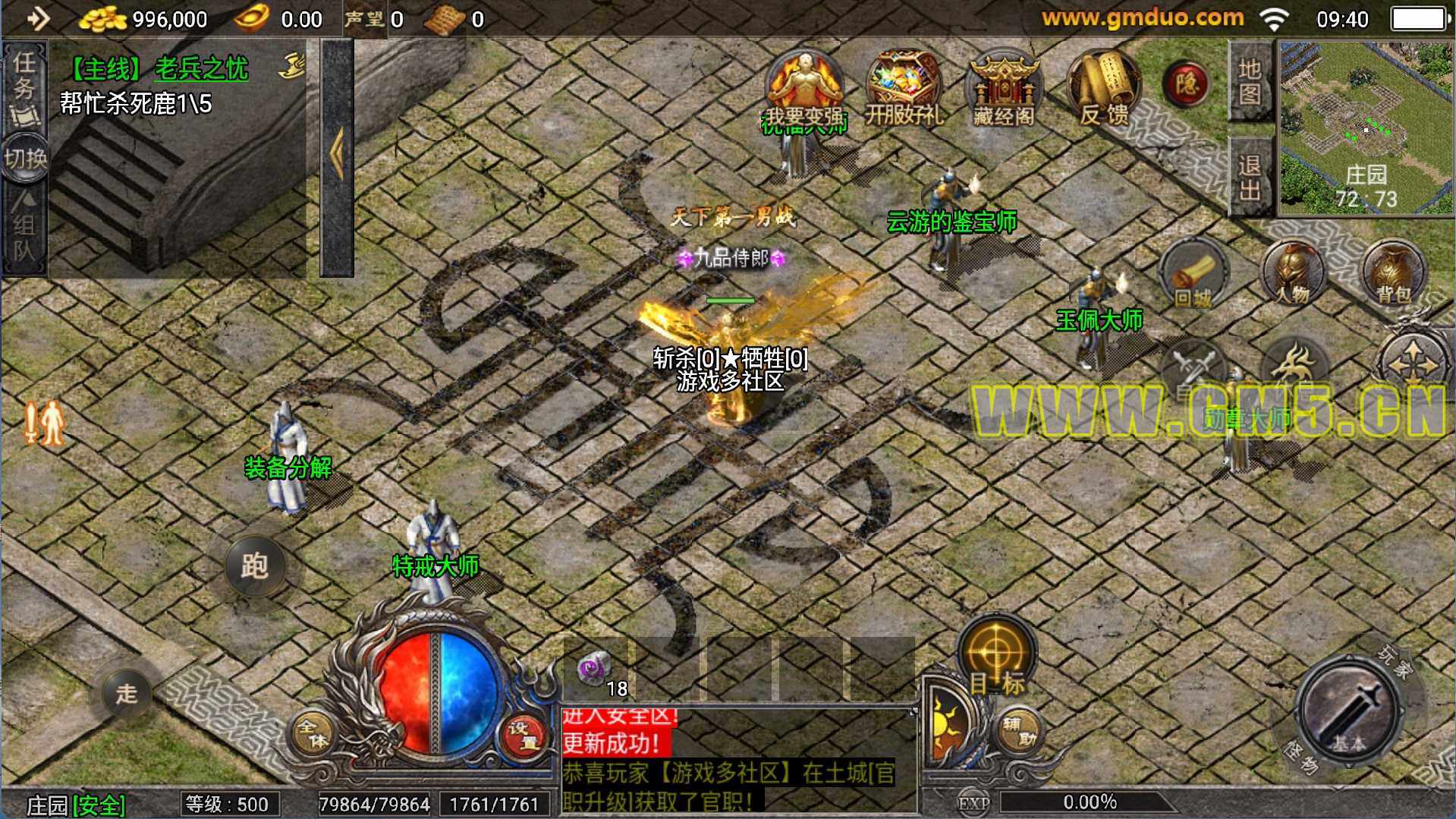Open the 人物 character sheet
Image resolution: width=1456 pixels, height=819 pixels.
pyautogui.click(x=1293, y=273)
